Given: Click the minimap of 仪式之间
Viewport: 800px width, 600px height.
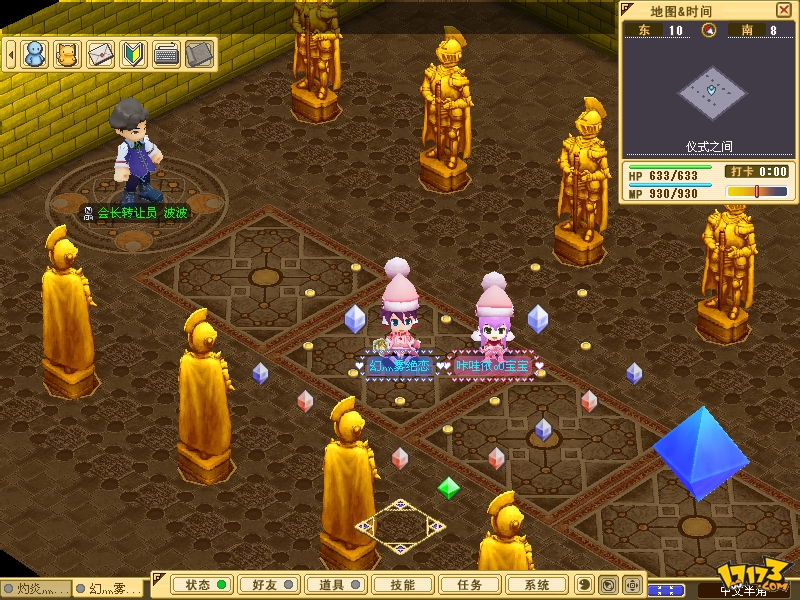Looking at the screenshot, I should (x=709, y=93).
